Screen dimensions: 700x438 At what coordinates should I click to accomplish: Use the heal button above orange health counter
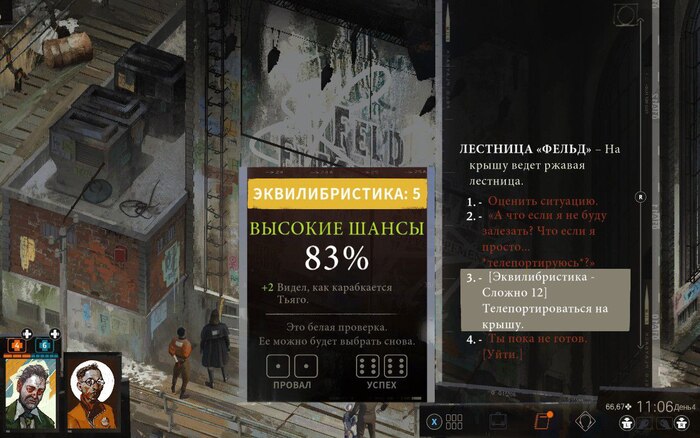pyautogui.click(x=27, y=334)
